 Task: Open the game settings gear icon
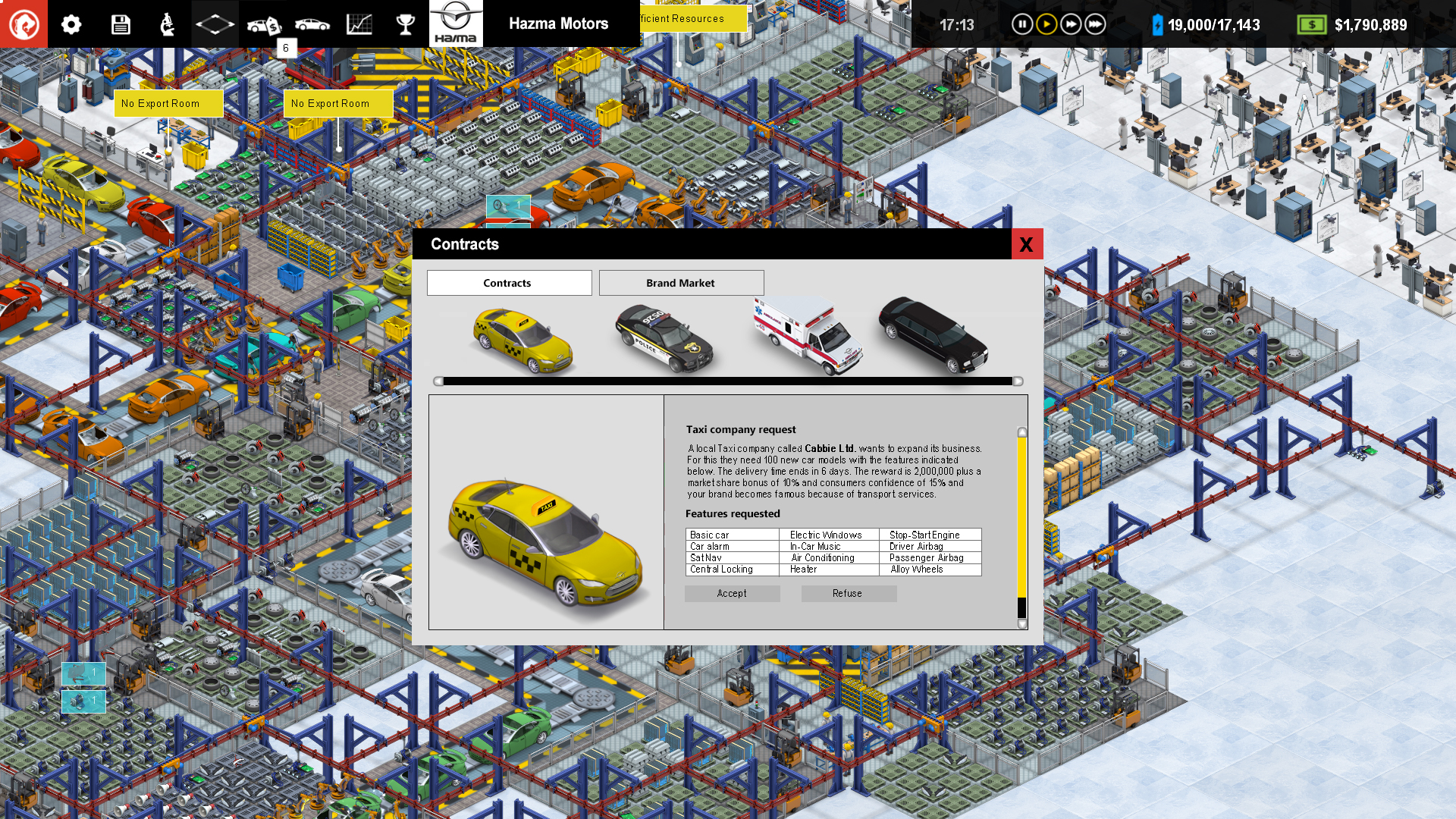(x=71, y=24)
